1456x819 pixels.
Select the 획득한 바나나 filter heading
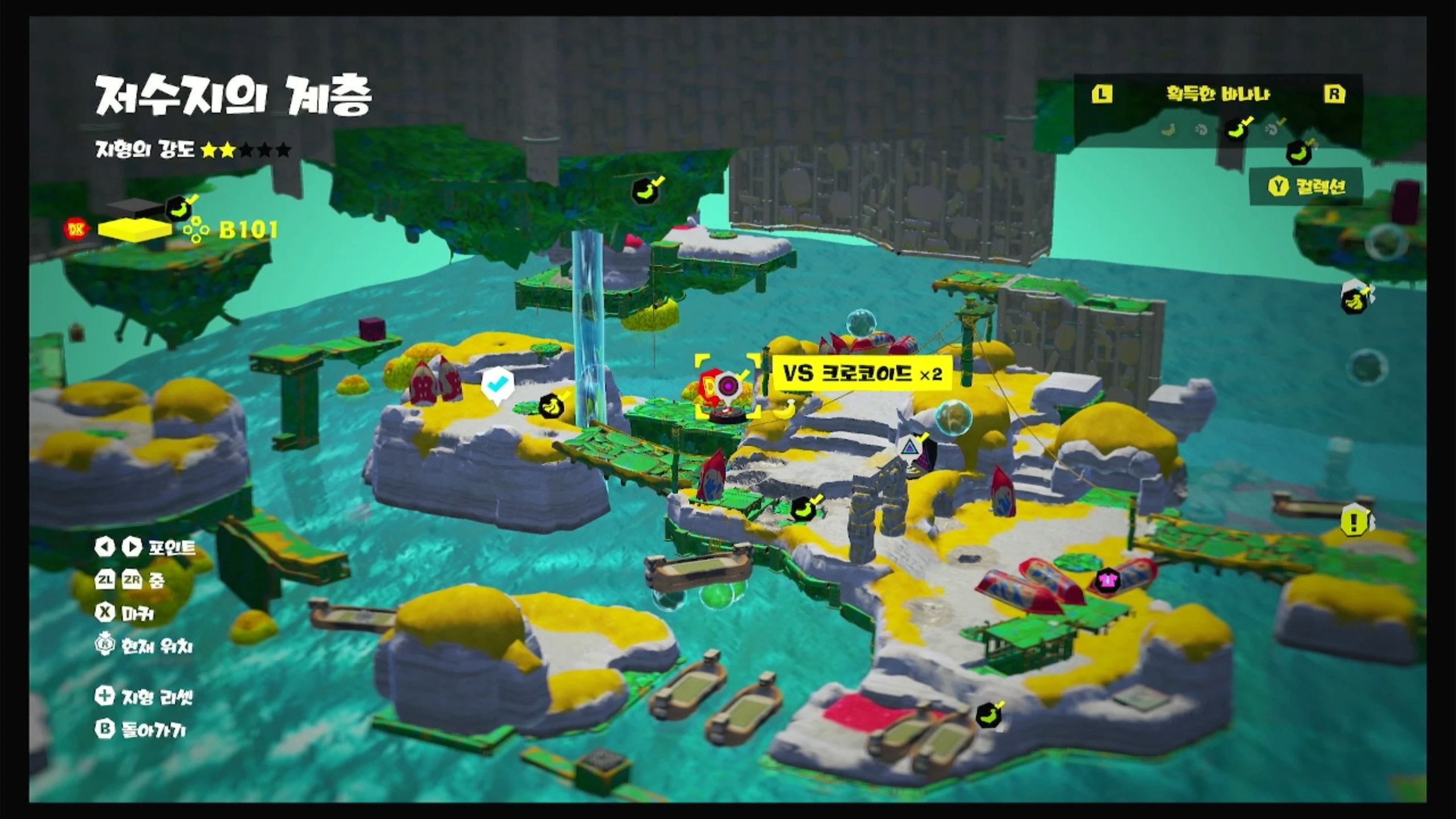click(x=1218, y=94)
